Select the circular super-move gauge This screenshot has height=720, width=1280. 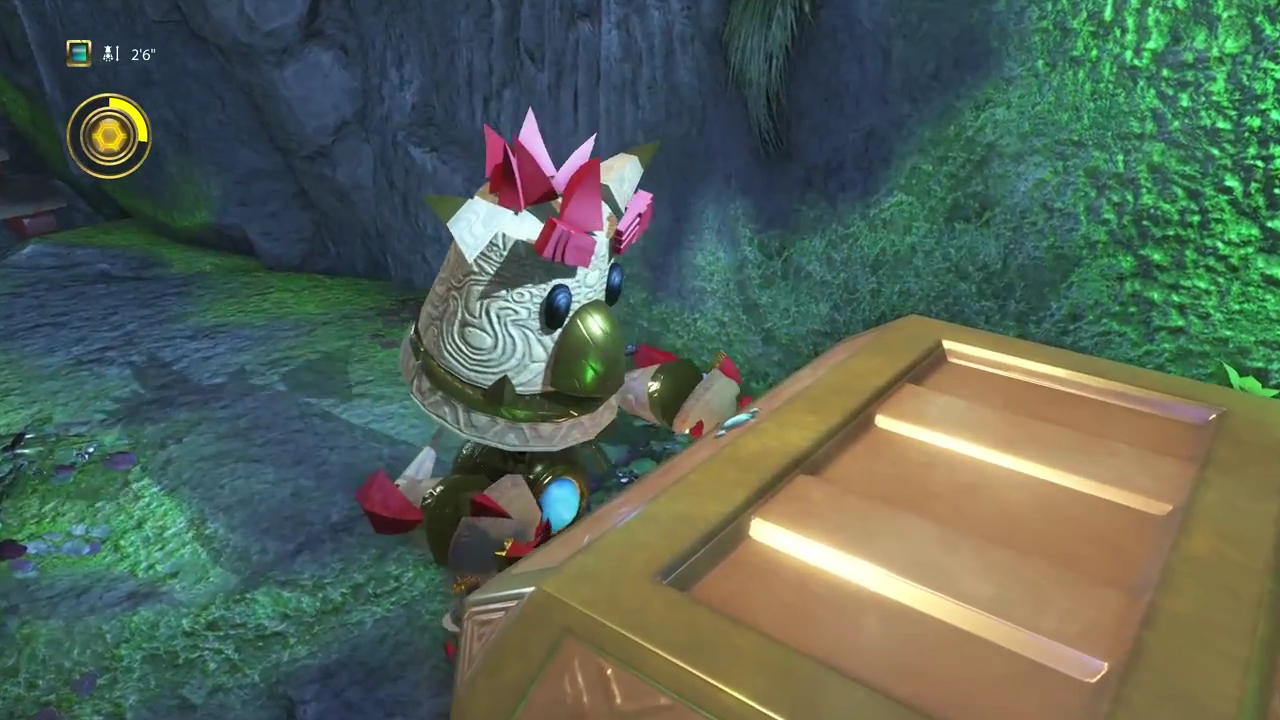point(110,135)
